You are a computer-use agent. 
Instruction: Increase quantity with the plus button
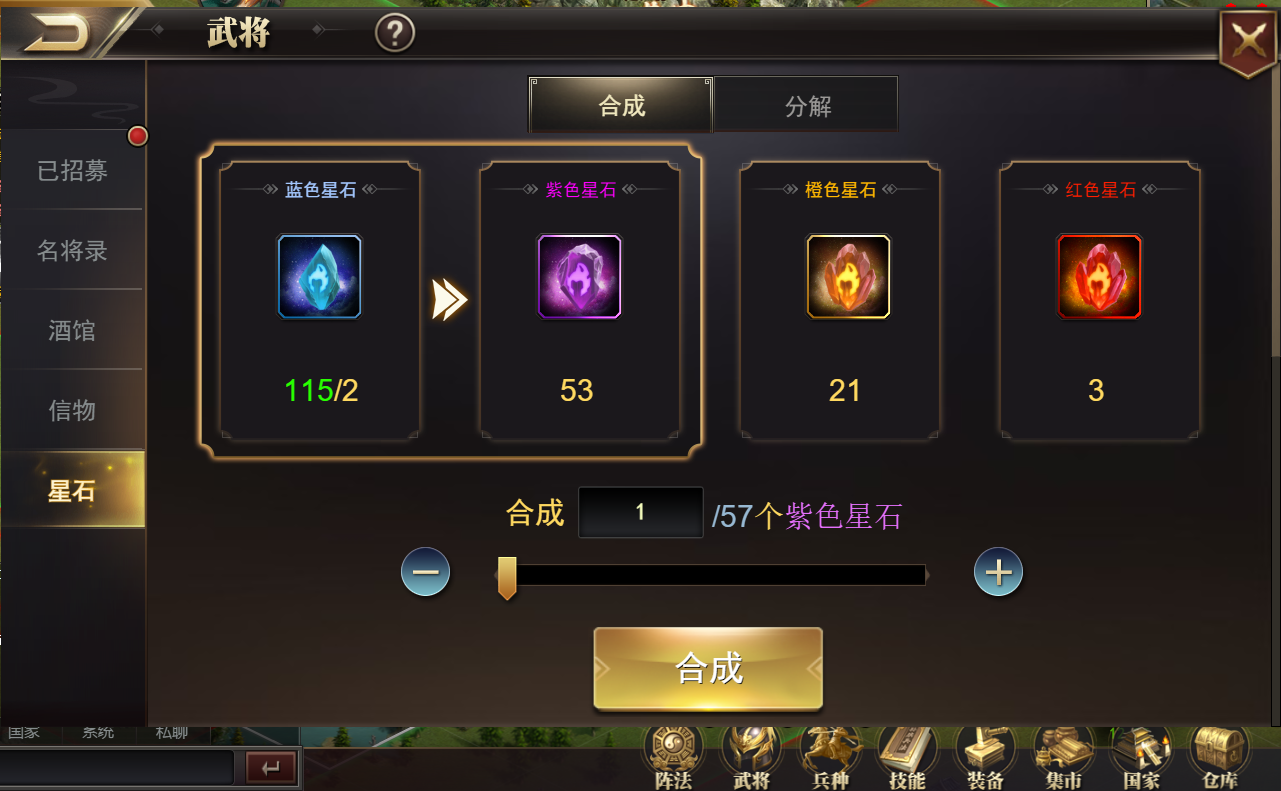tap(997, 572)
